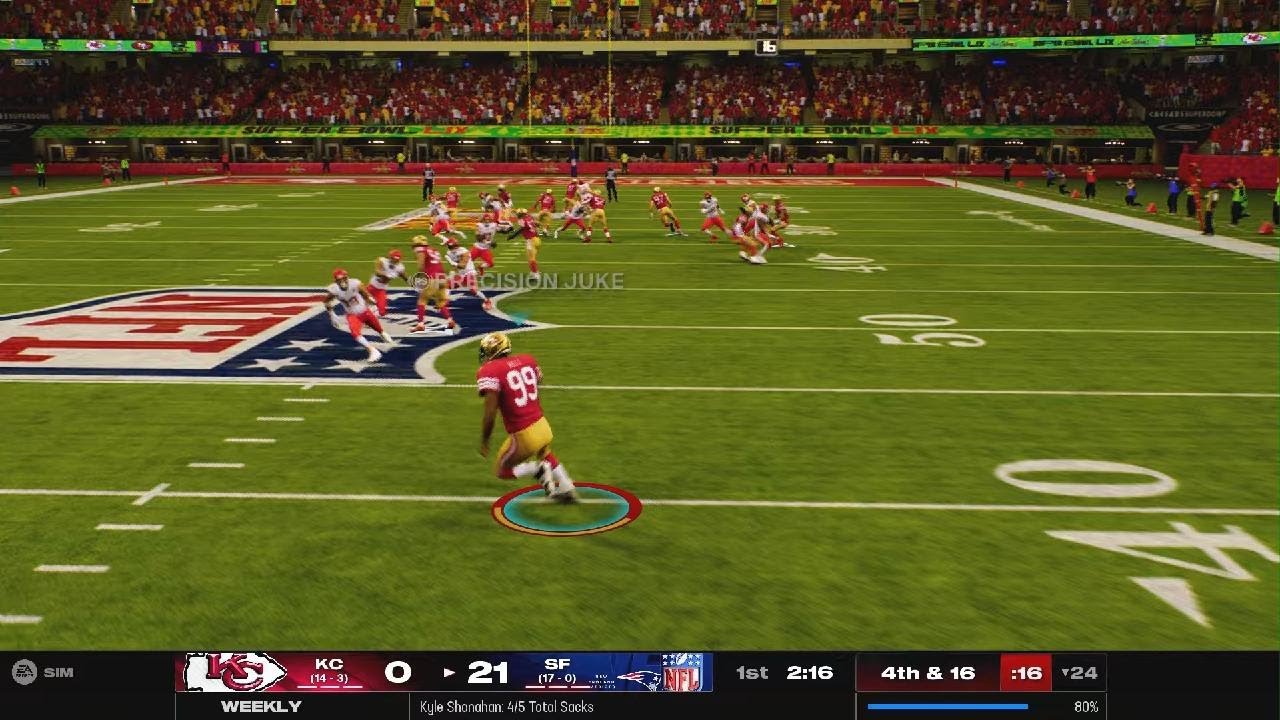1280x720 pixels.
Task: Click the 1st quarter indicator
Action: click(x=752, y=671)
